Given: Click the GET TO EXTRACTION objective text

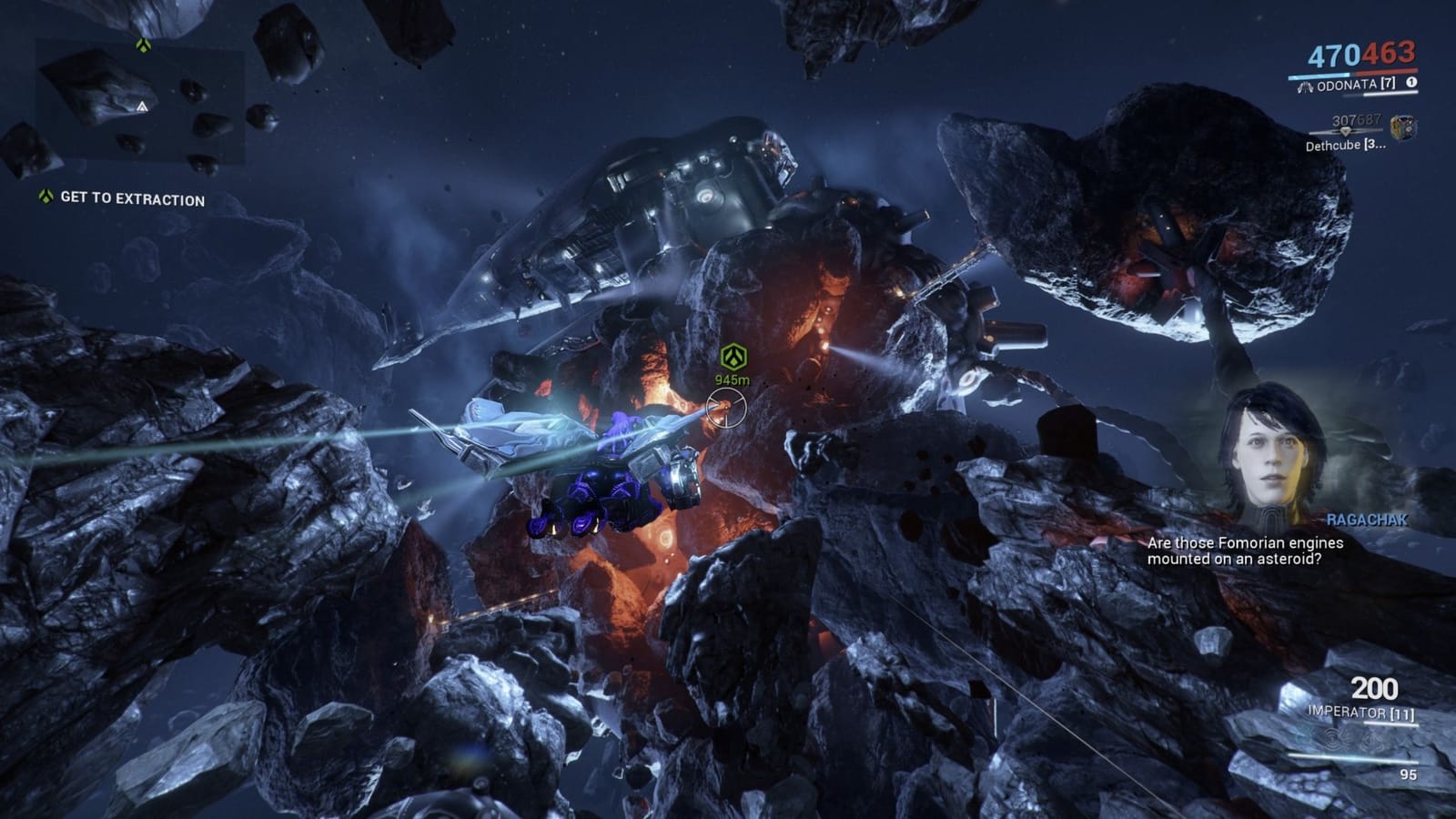Looking at the screenshot, I should point(133,197).
